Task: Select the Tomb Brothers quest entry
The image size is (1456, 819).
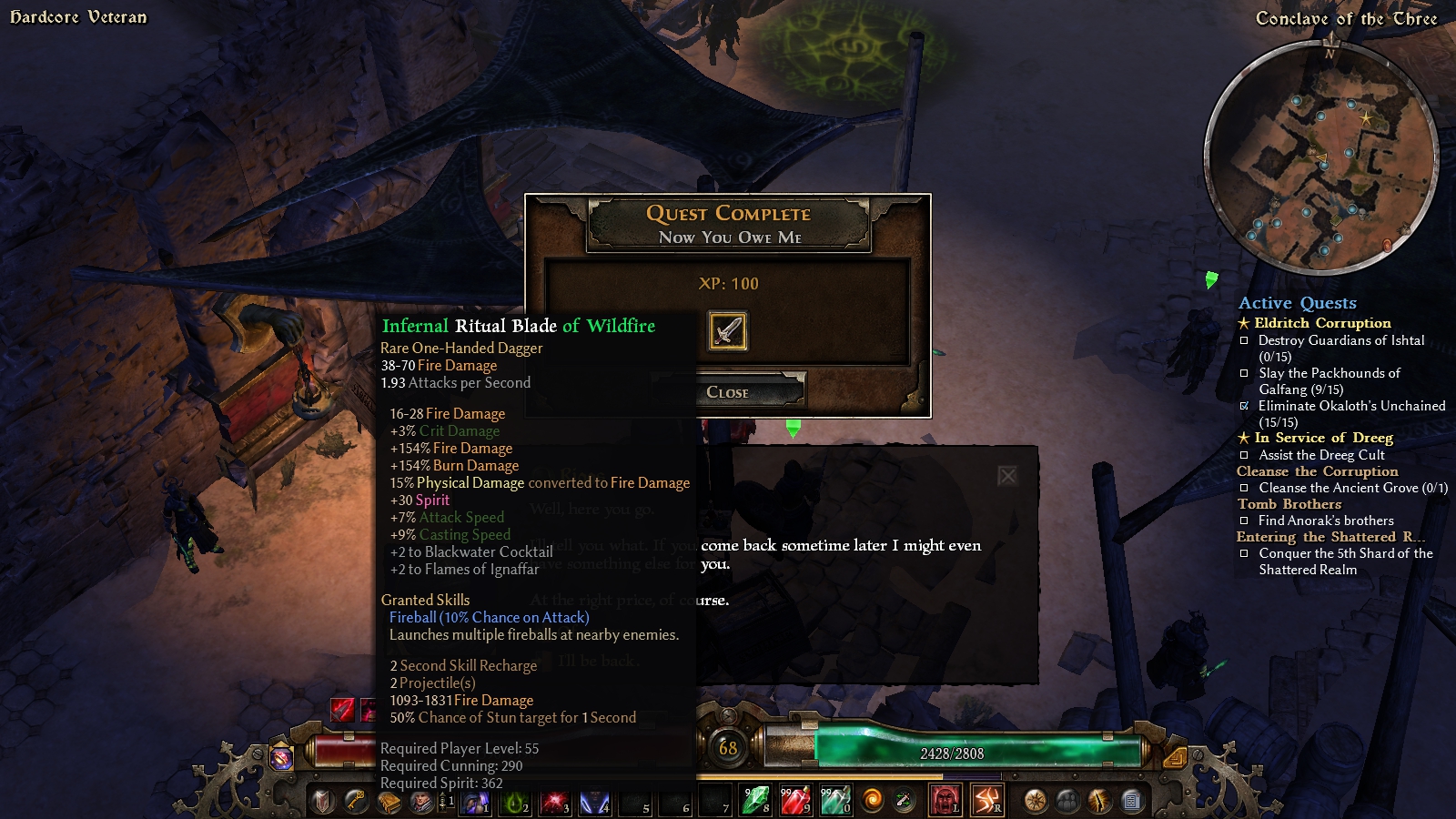Action: click(x=1289, y=504)
